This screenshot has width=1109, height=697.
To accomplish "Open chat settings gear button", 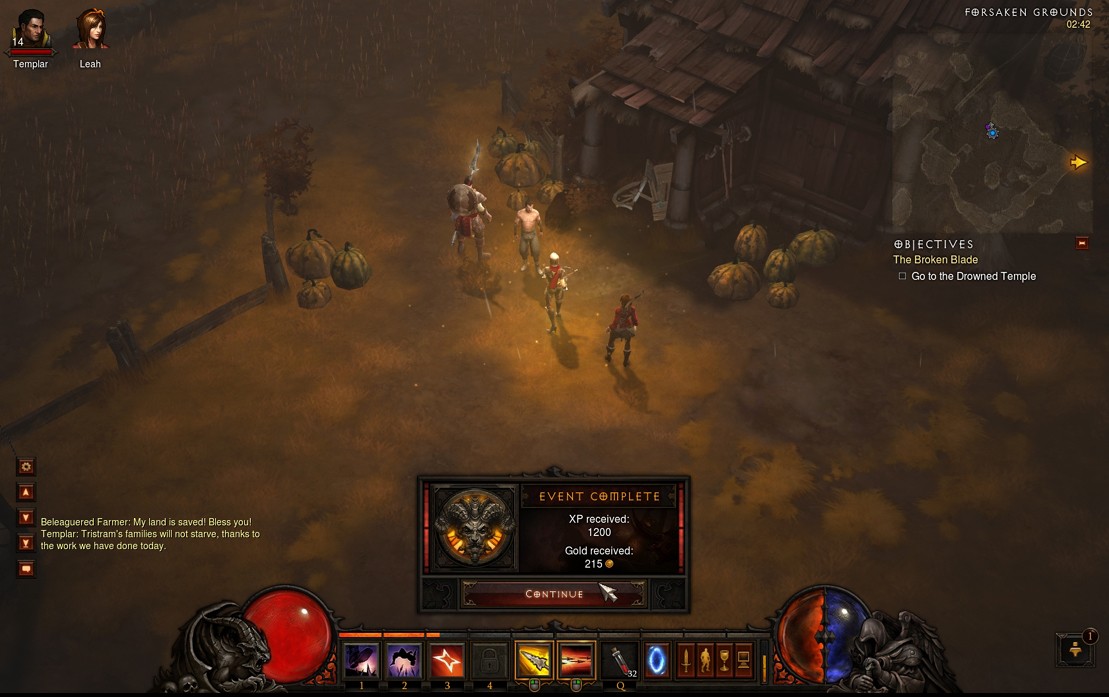I will coord(26,466).
